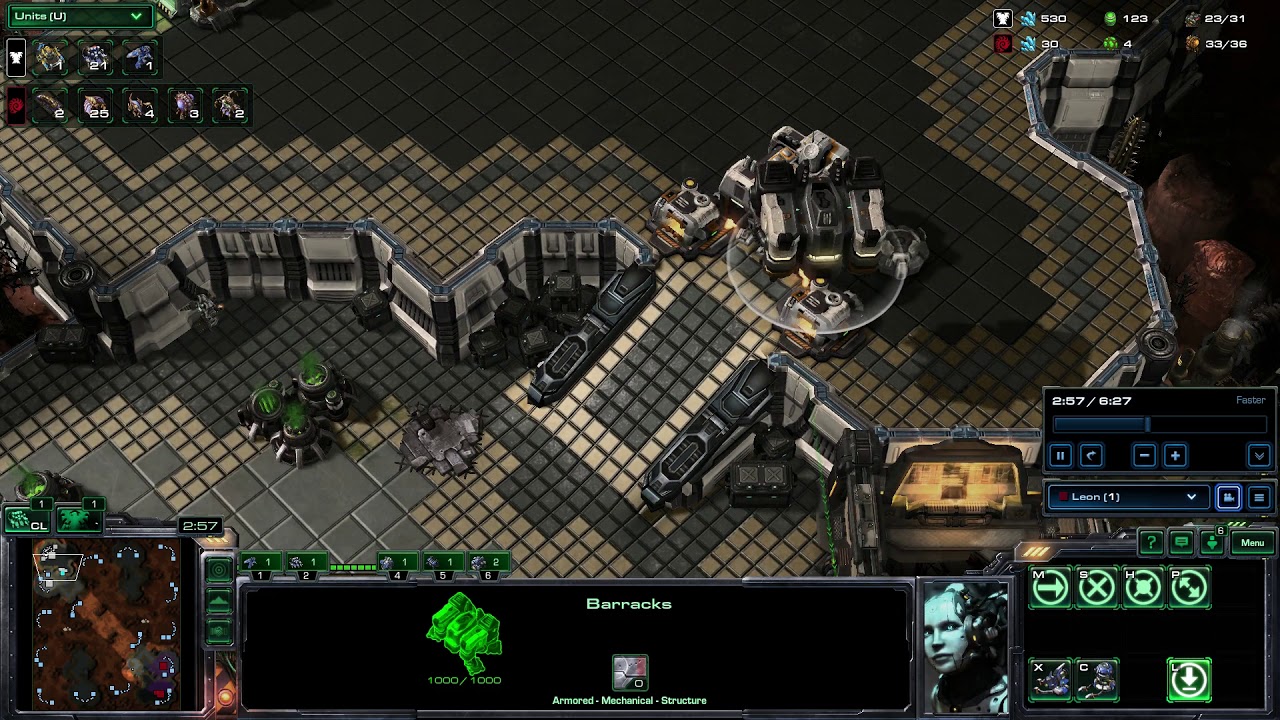Toggle the player camera view button
The width and height of the screenshot is (1280, 720).
(1228, 497)
